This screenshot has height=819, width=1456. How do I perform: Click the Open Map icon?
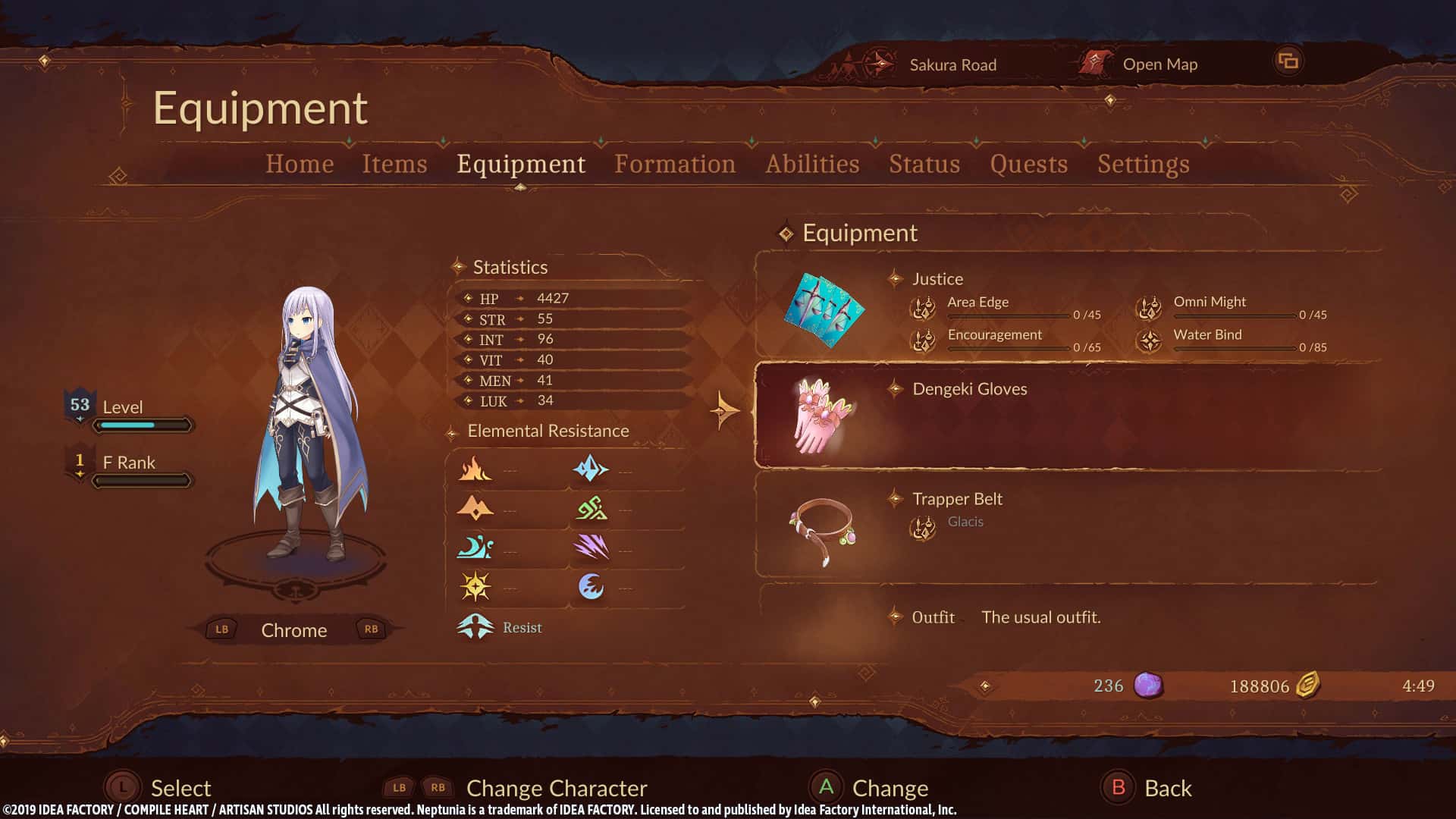pos(1094,63)
